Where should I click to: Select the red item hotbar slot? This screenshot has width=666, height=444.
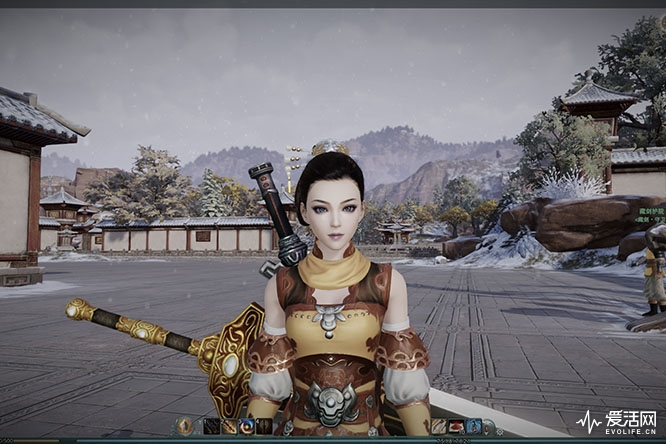[456, 426]
